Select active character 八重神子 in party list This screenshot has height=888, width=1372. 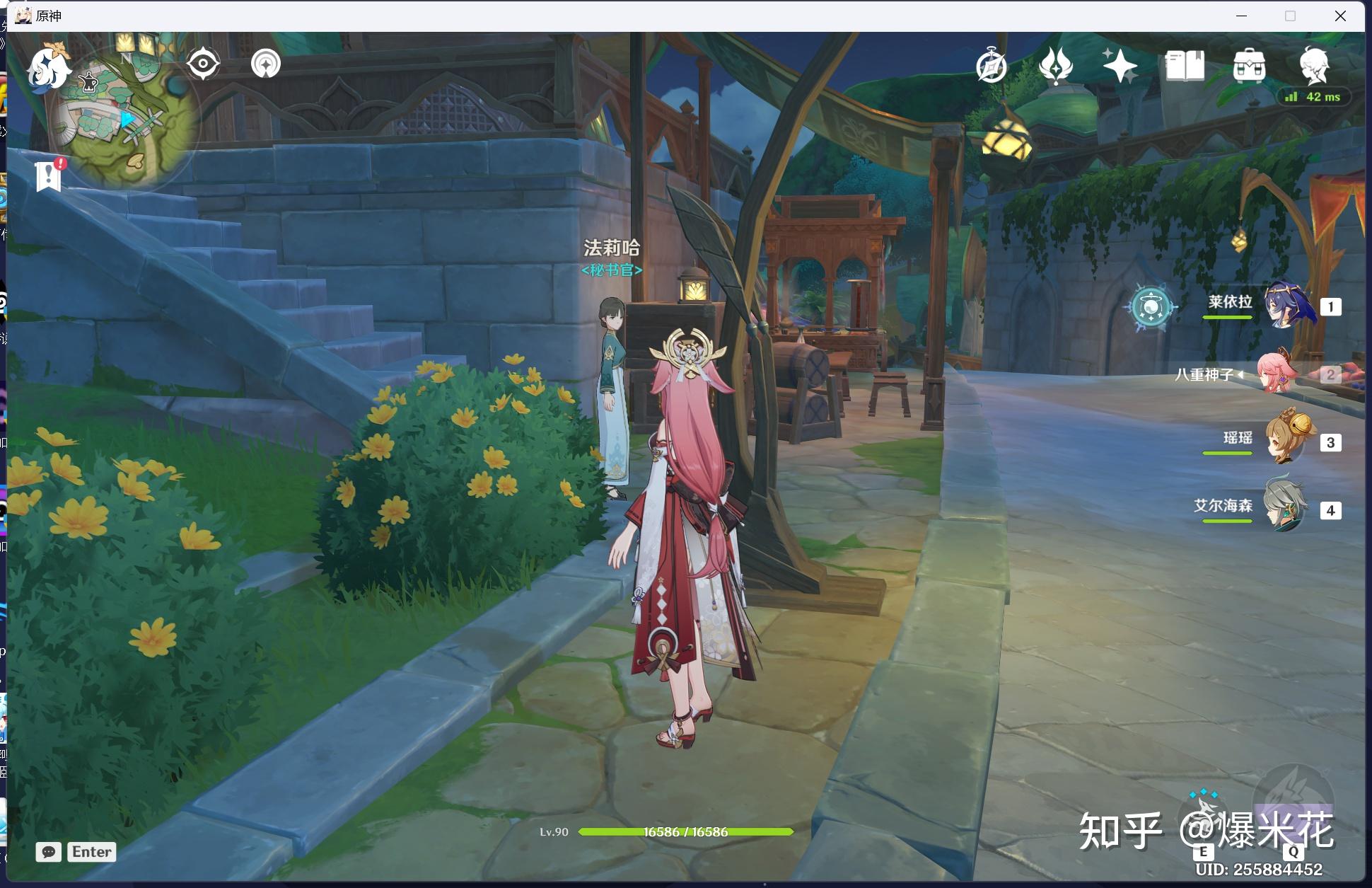[x=1279, y=373]
